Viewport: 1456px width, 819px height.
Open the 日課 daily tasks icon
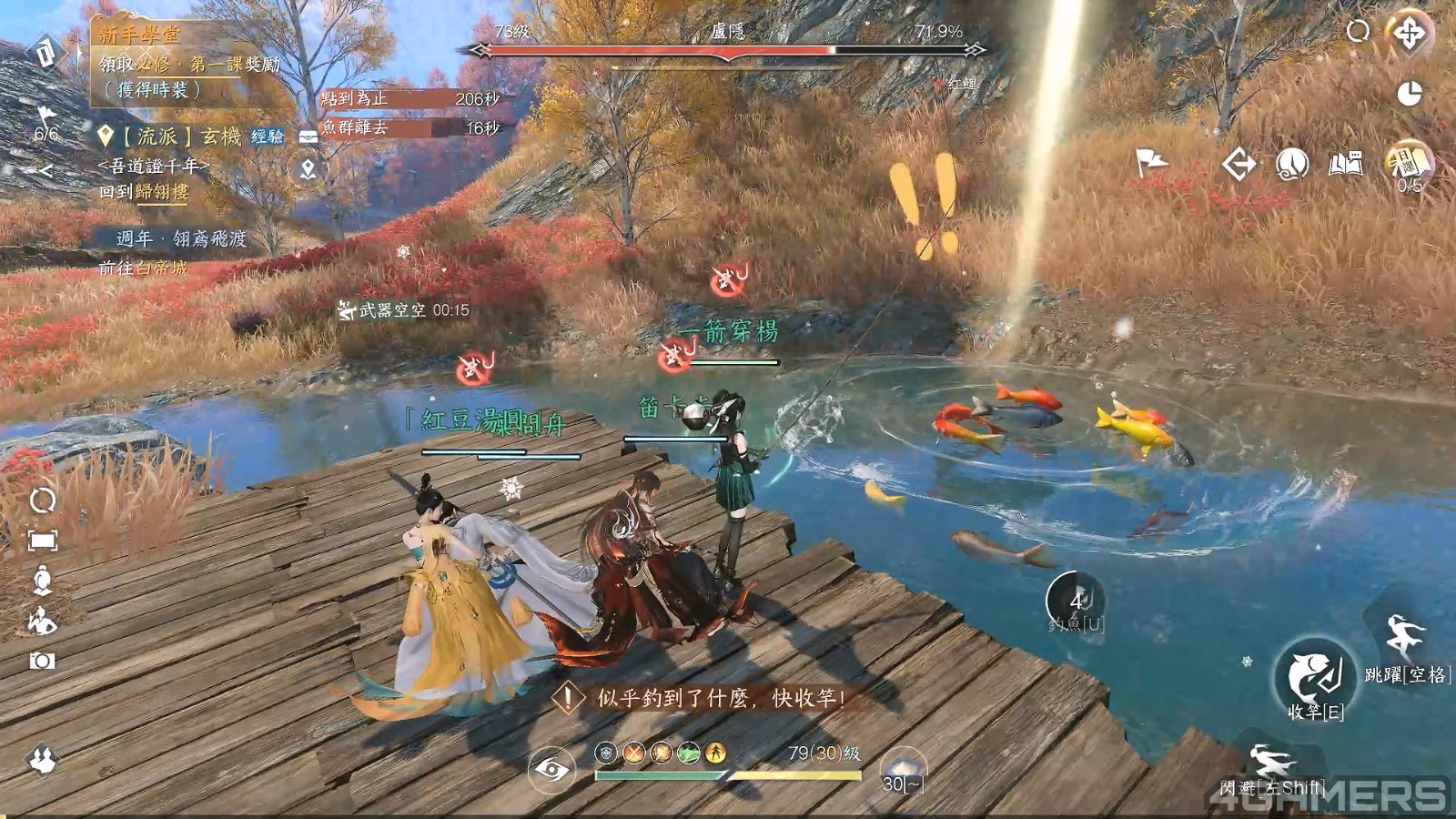click(1410, 163)
